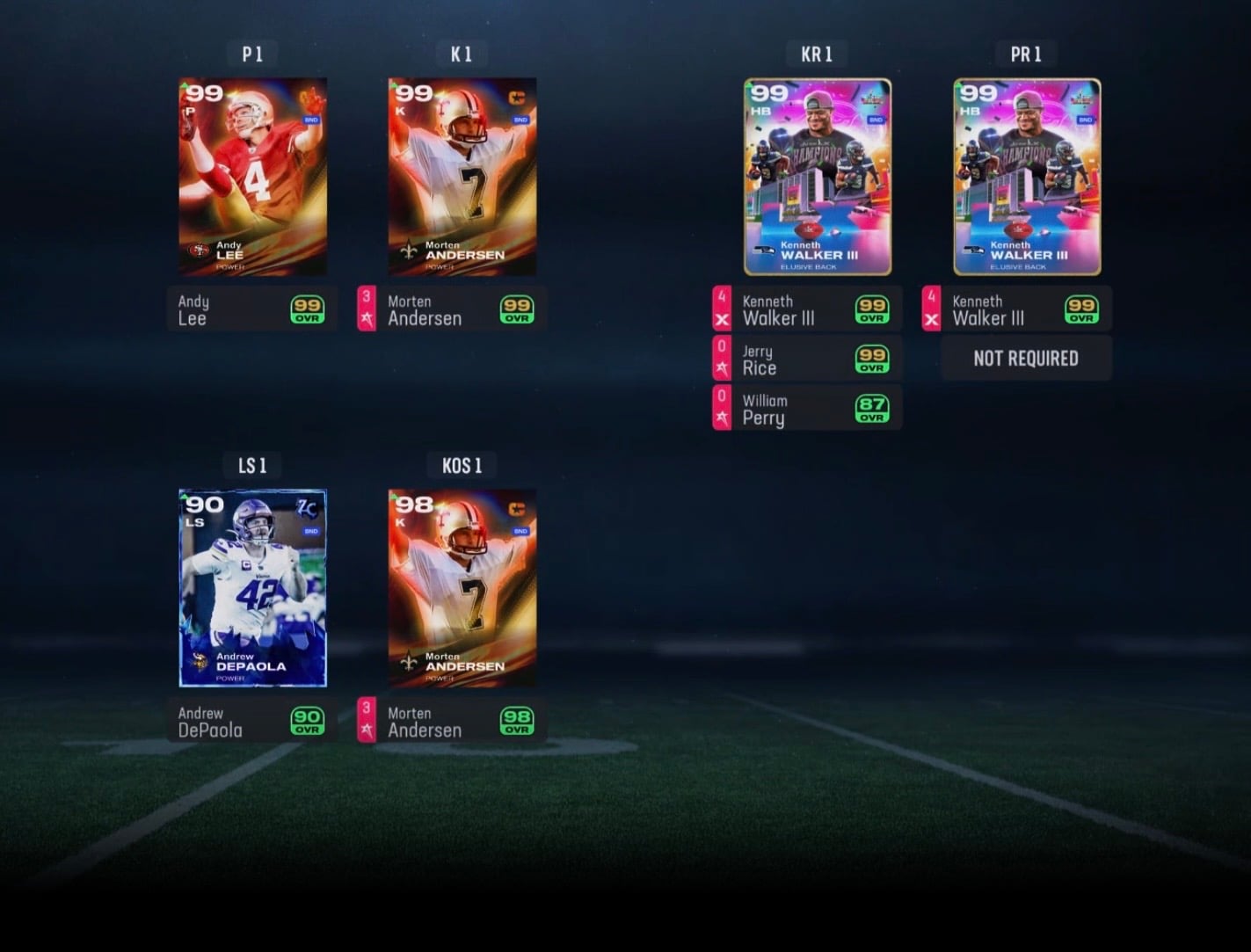Open the Kenneth Walker III kick returner card
Screen dimensions: 1251x952
[818, 177]
